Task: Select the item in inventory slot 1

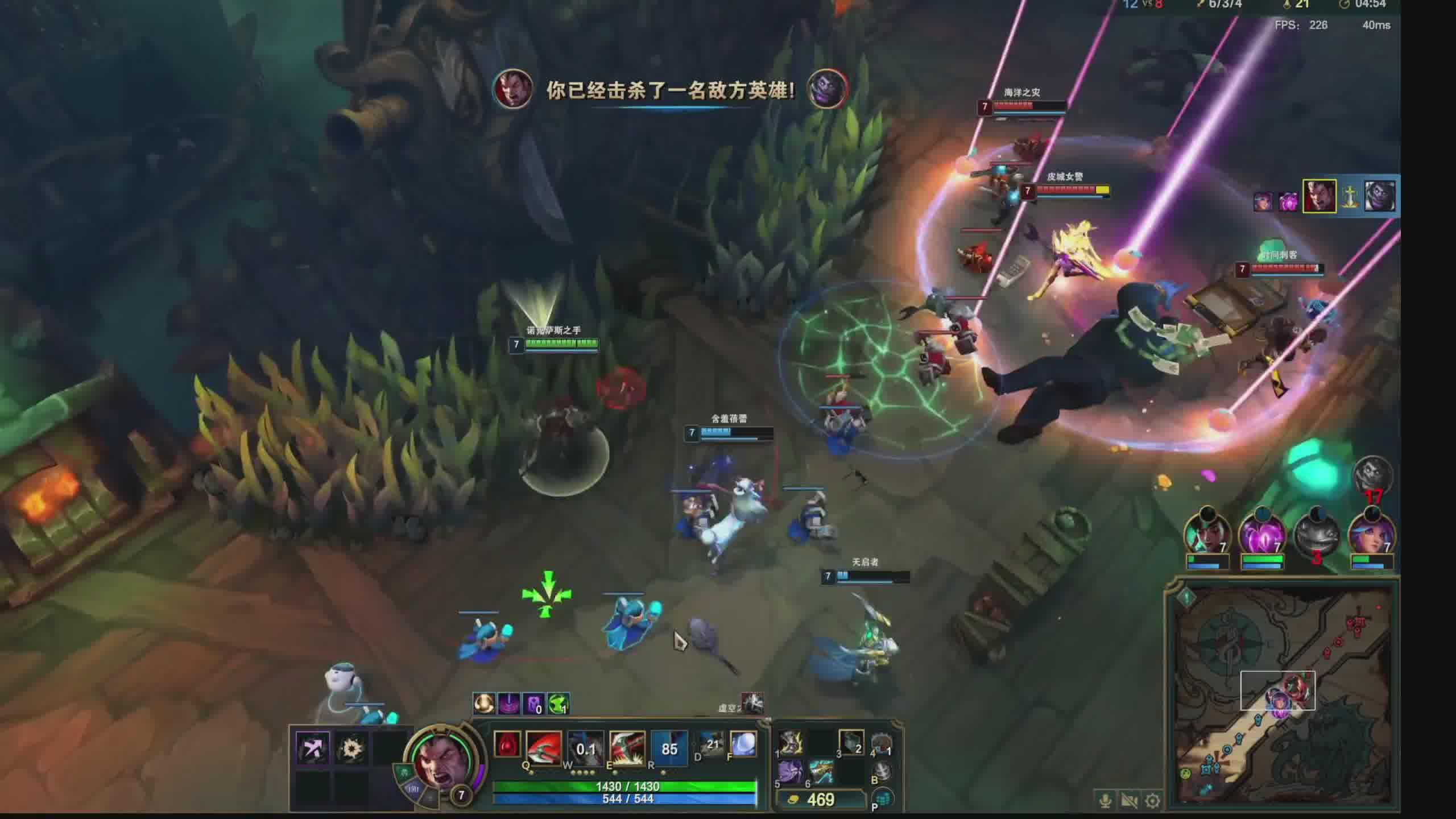Action: (x=791, y=743)
